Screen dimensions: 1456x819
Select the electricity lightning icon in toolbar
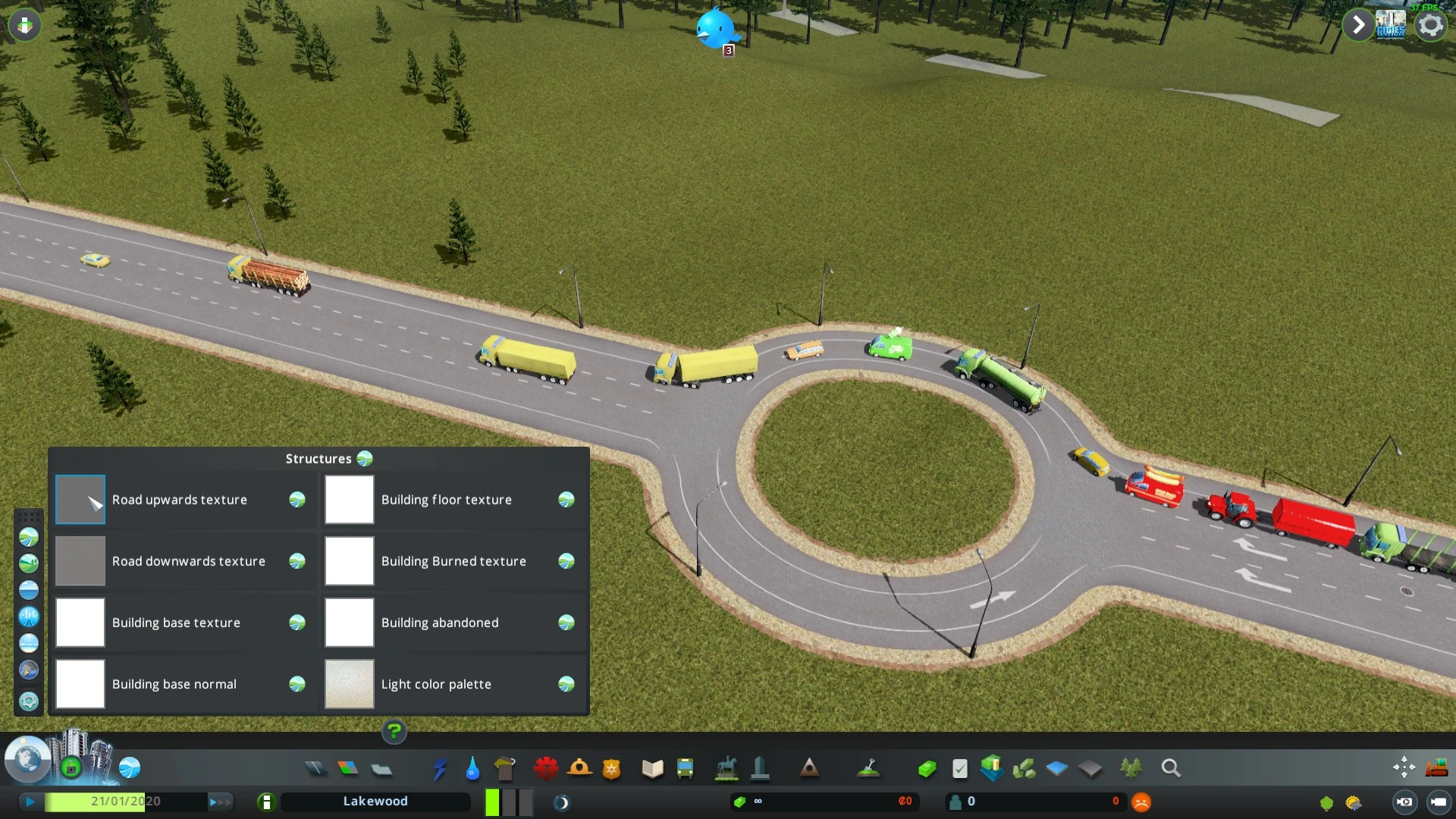[440, 768]
